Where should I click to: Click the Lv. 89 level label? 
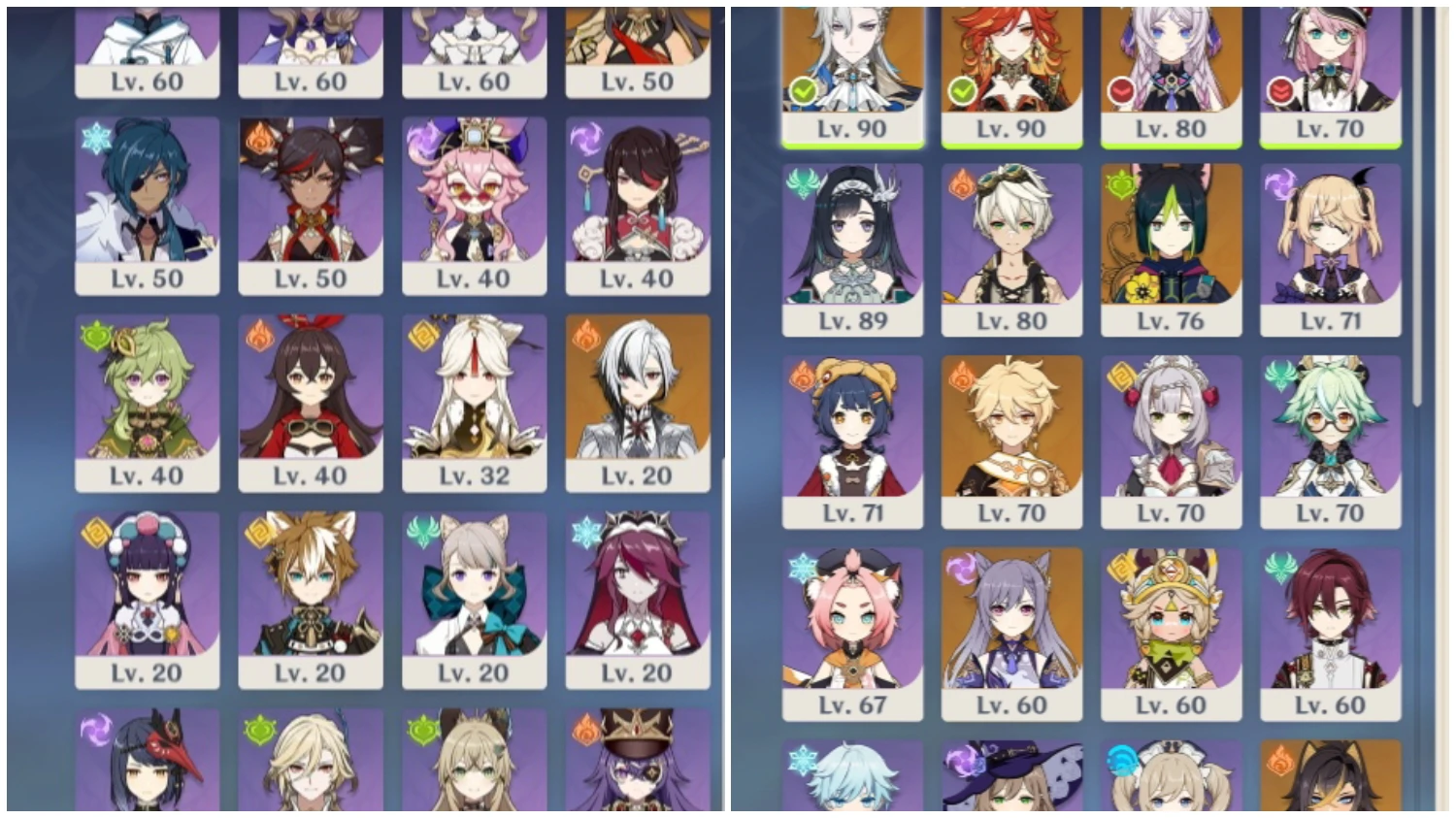851,318
